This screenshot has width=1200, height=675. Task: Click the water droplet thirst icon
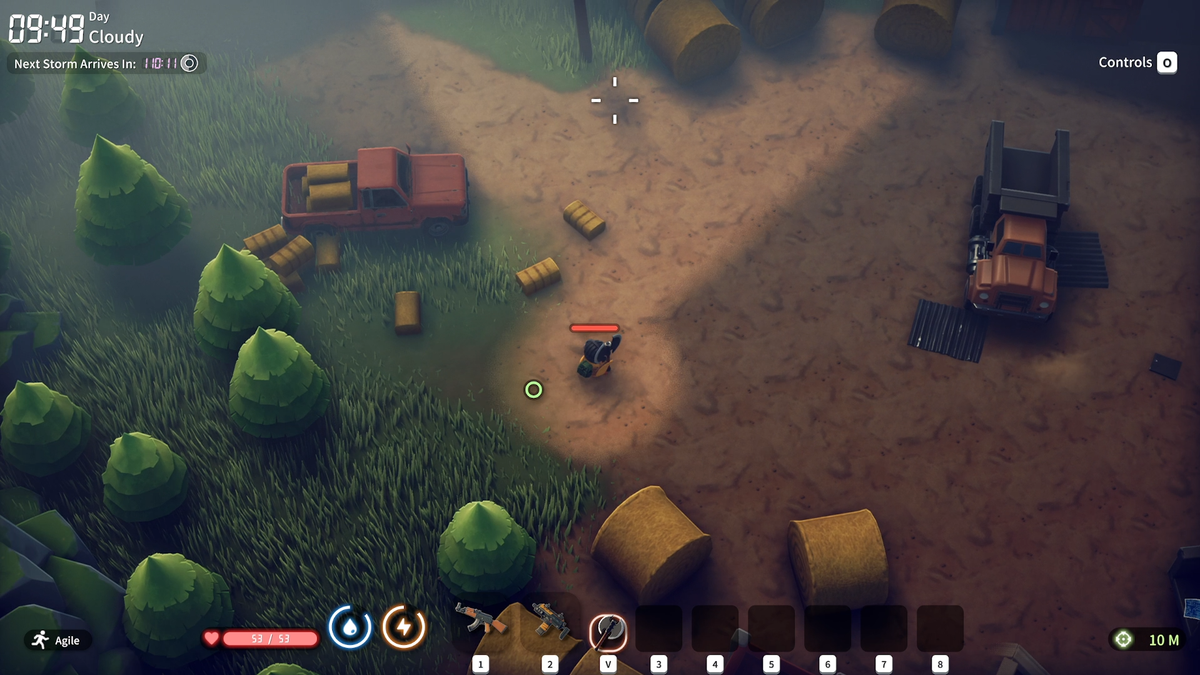(x=350, y=627)
